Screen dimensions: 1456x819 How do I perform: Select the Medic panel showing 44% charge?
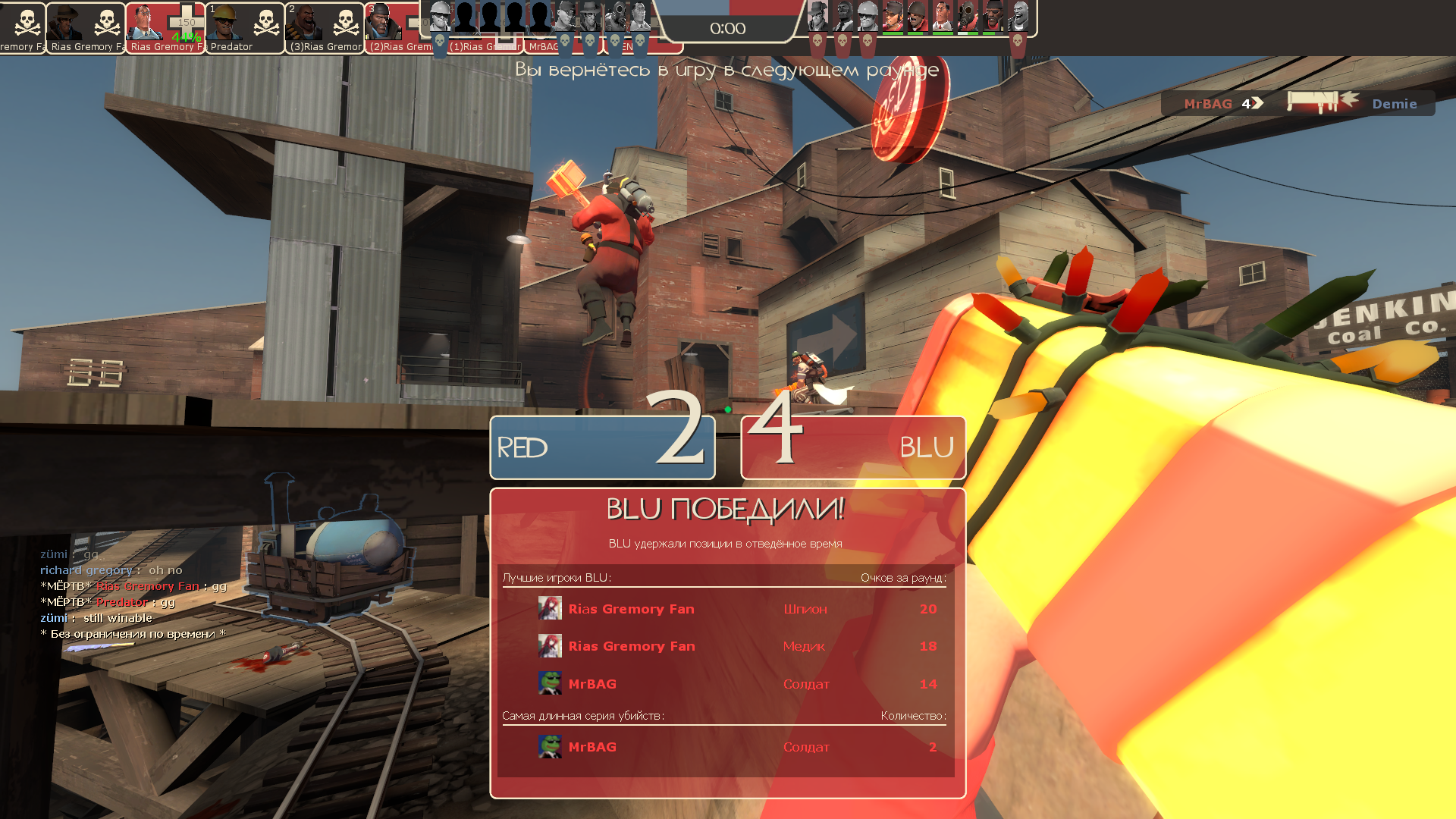click(165, 28)
